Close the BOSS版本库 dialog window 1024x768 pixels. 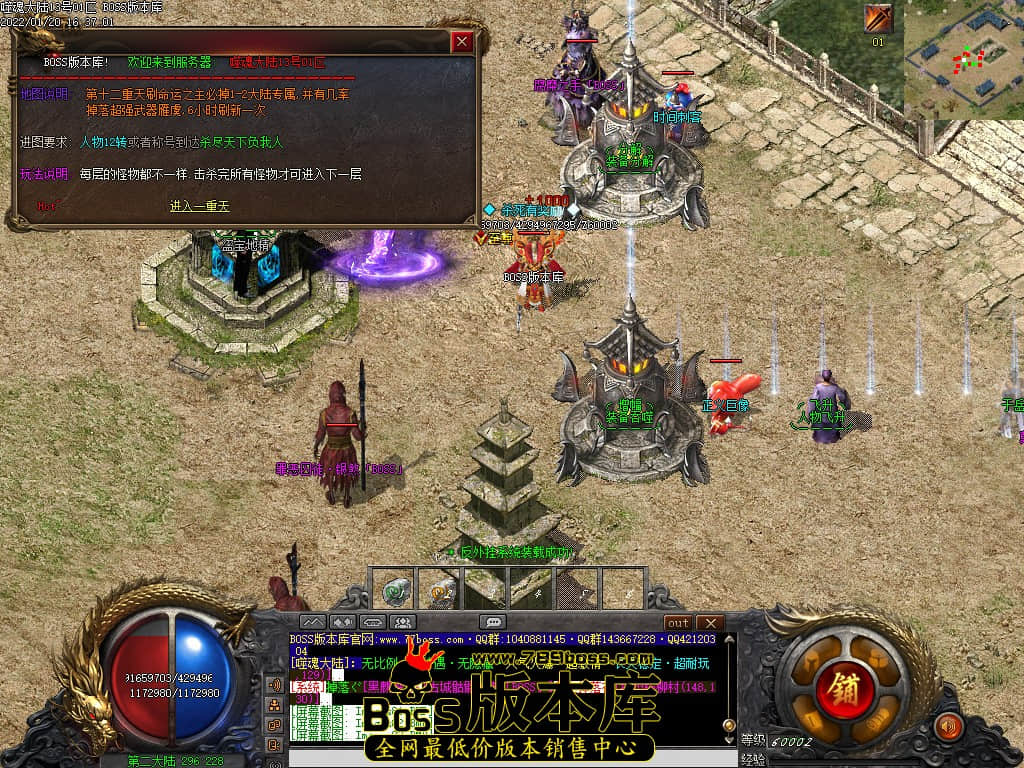(461, 42)
